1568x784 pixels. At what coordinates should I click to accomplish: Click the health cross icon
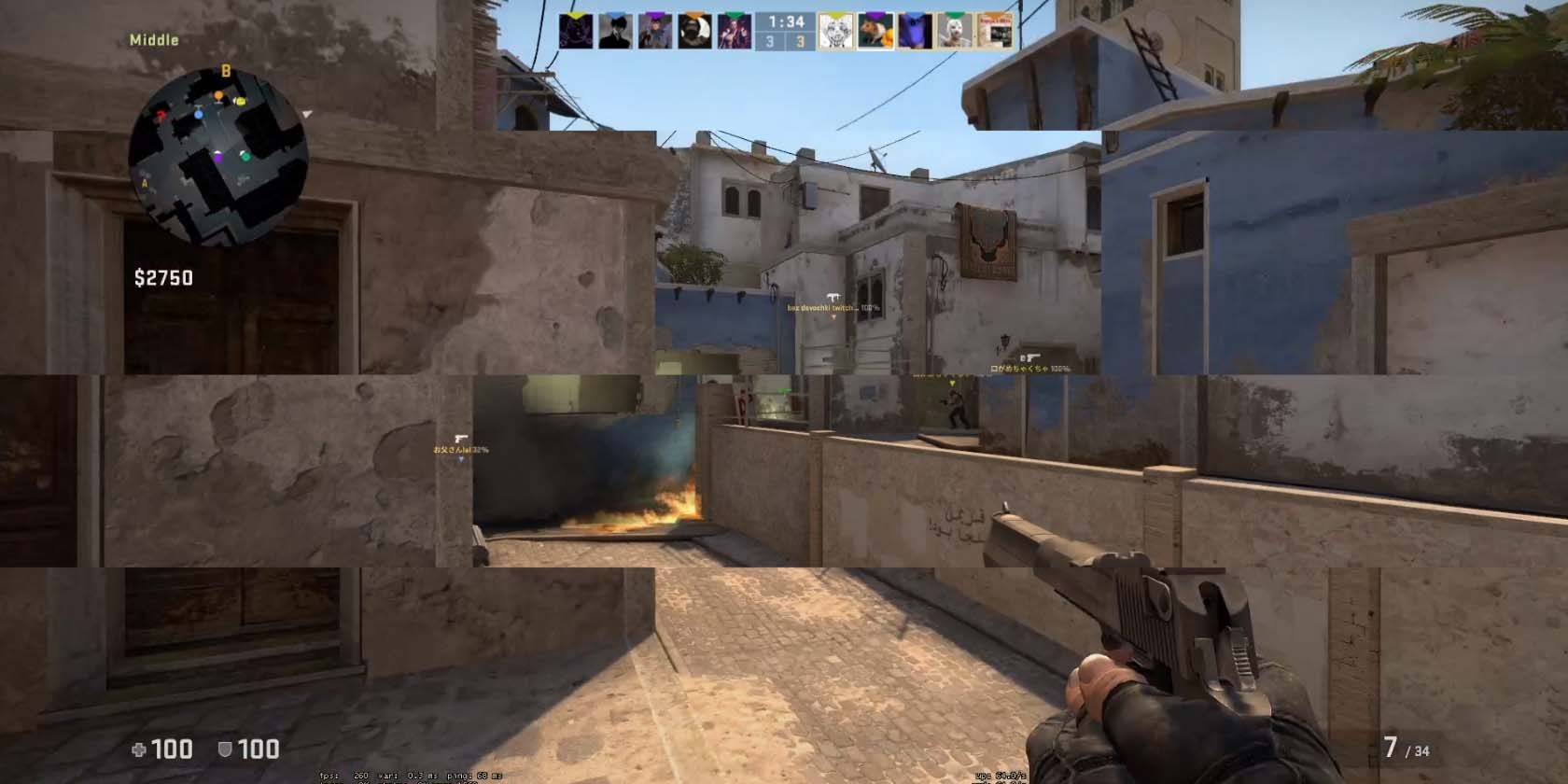coord(138,749)
